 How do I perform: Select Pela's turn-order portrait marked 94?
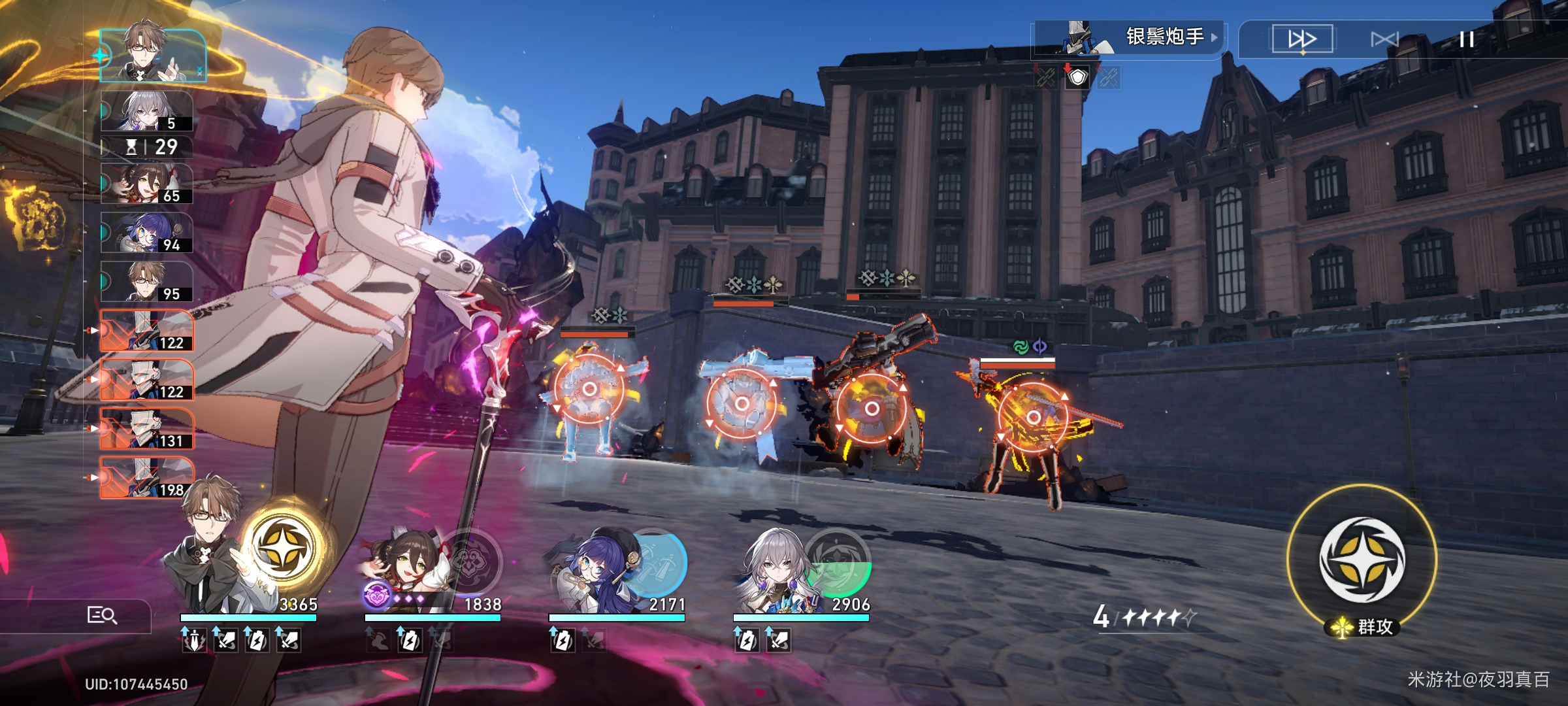(x=147, y=233)
